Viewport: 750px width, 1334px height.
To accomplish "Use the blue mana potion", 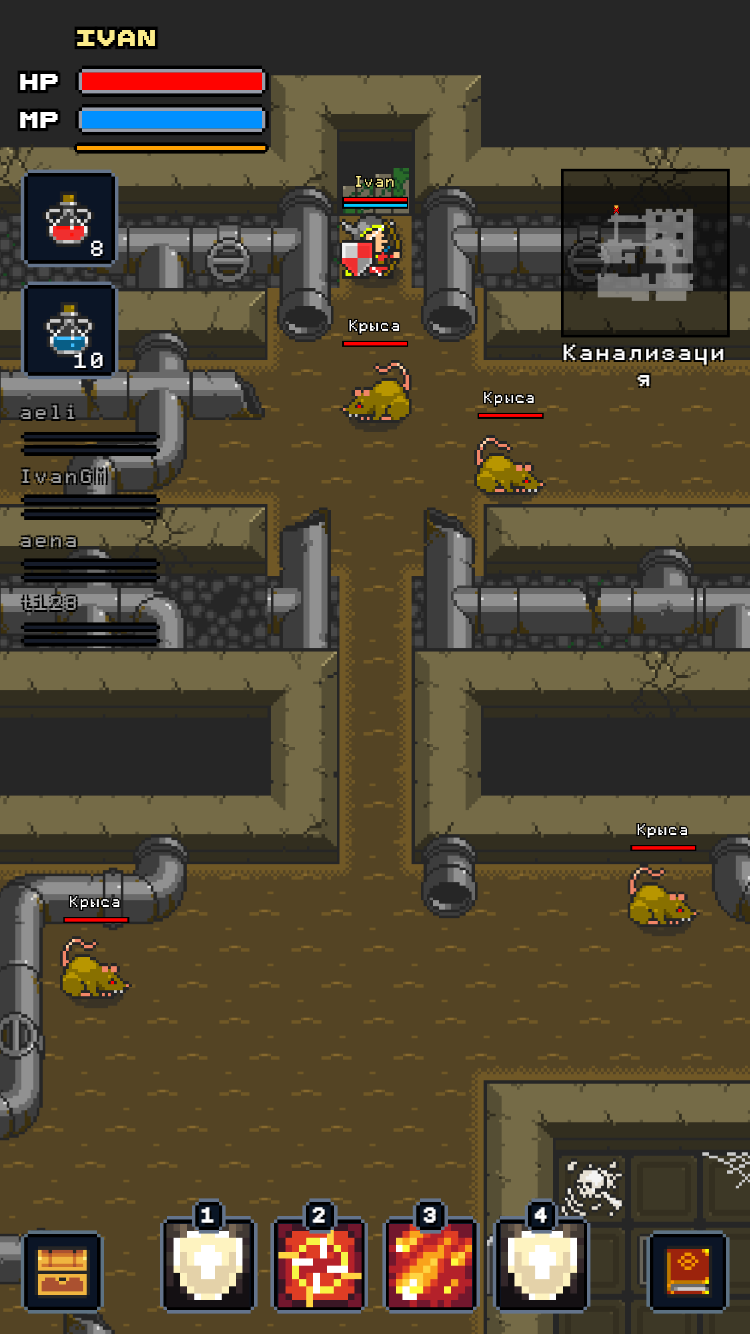I will [x=70, y=331].
